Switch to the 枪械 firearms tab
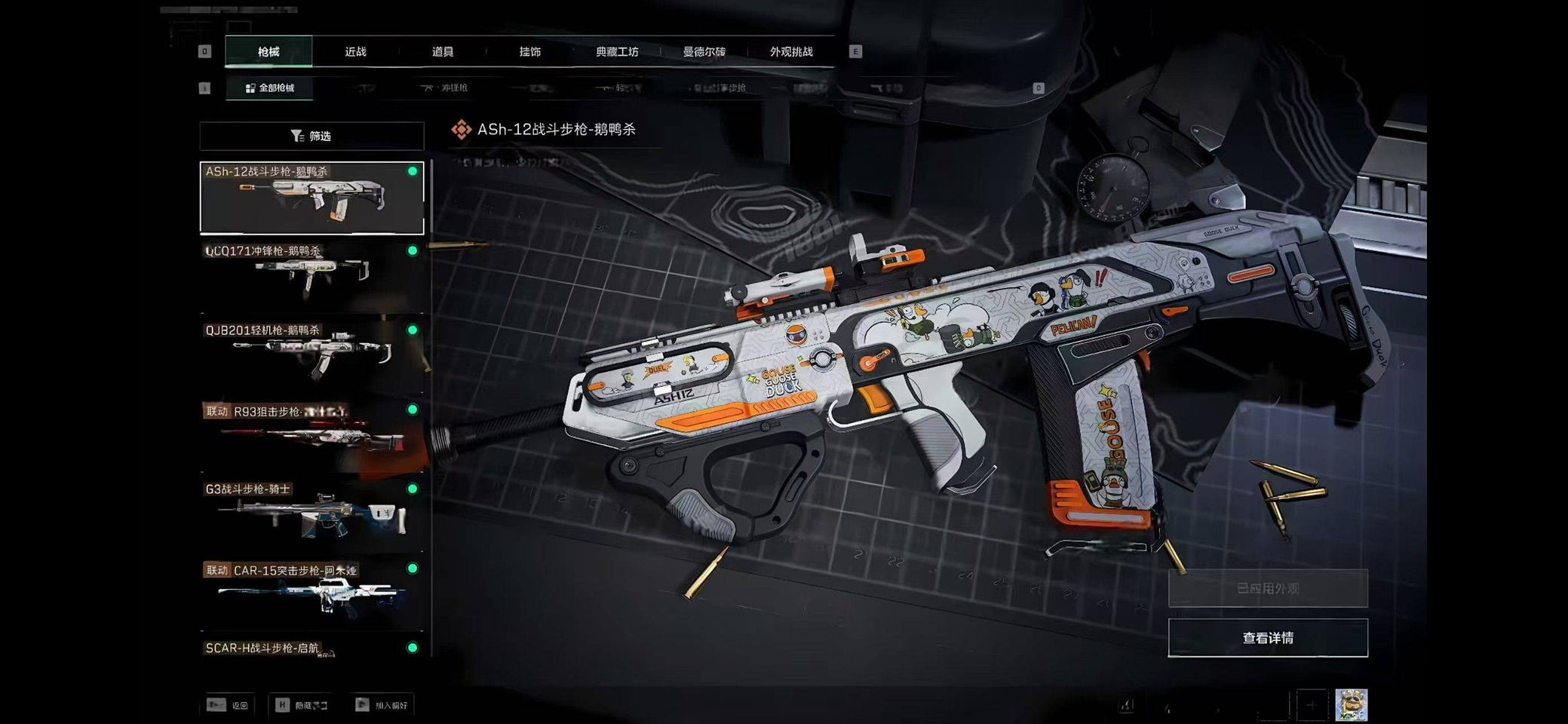The width and height of the screenshot is (1568, 724). [268, 52]
